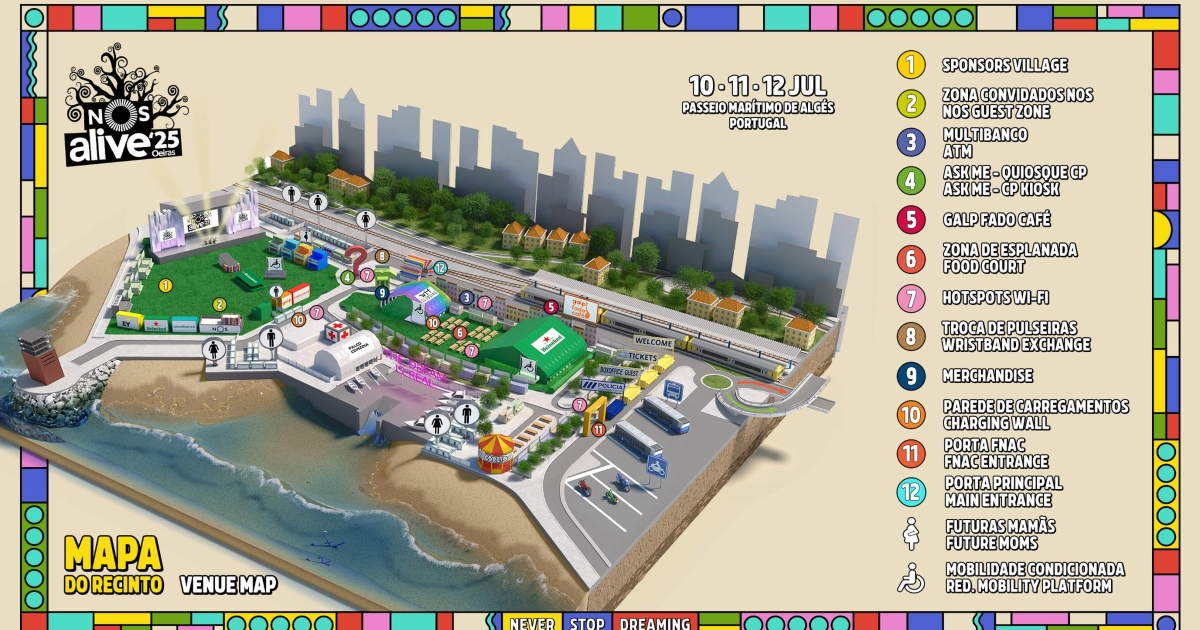
Task: Select the Ask Me CP Kiosk legend entry
Action: click(x=1013, y=181)
